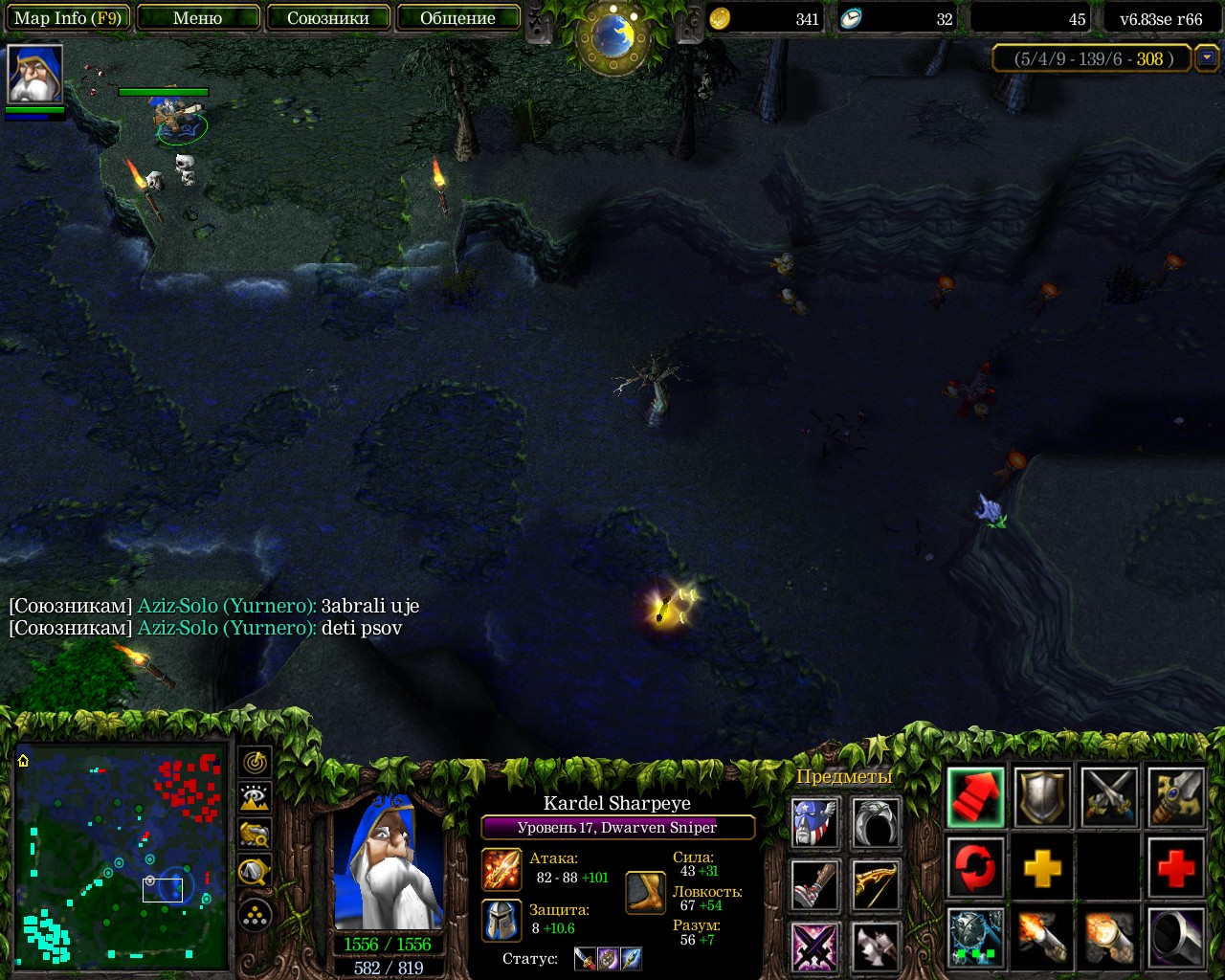Click on the minimap
Screen dimensions: 1225x980
pyautogui.click(x=122, y=857)
